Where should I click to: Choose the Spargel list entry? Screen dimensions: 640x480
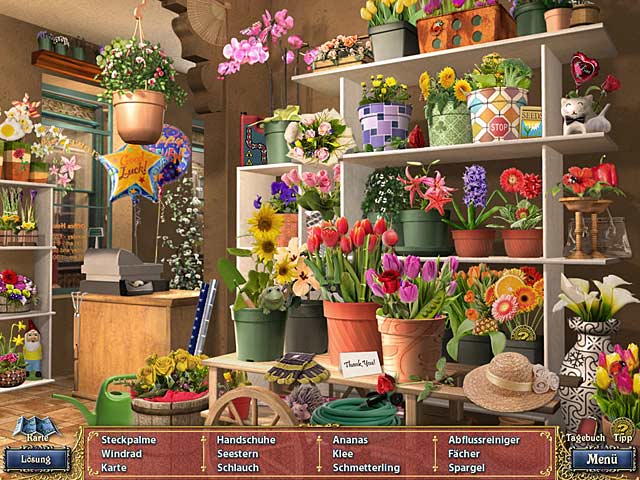click(467, 467)
